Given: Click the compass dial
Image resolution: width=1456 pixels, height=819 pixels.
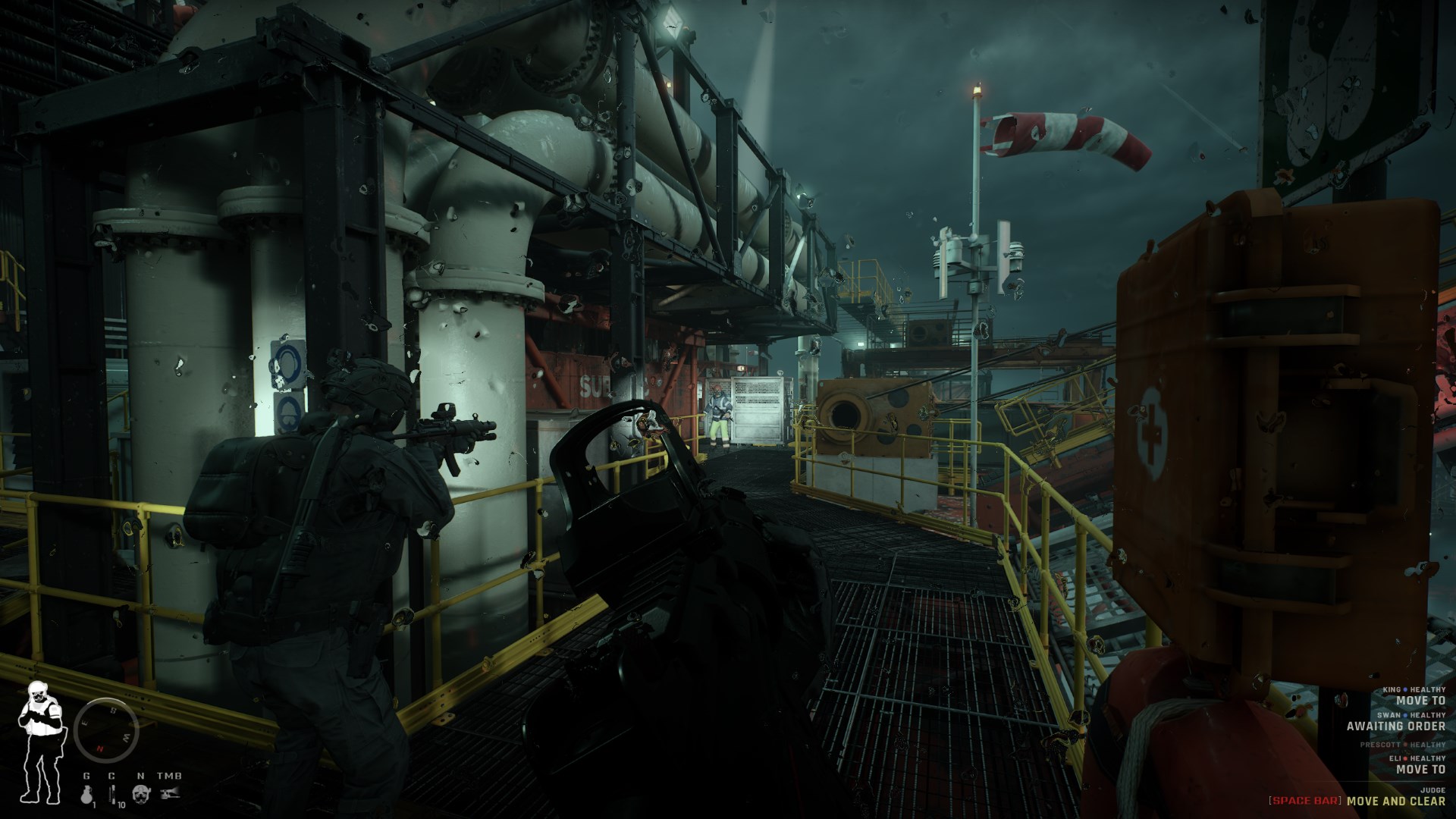Looking at the screenshot, I should coord(106,729).
